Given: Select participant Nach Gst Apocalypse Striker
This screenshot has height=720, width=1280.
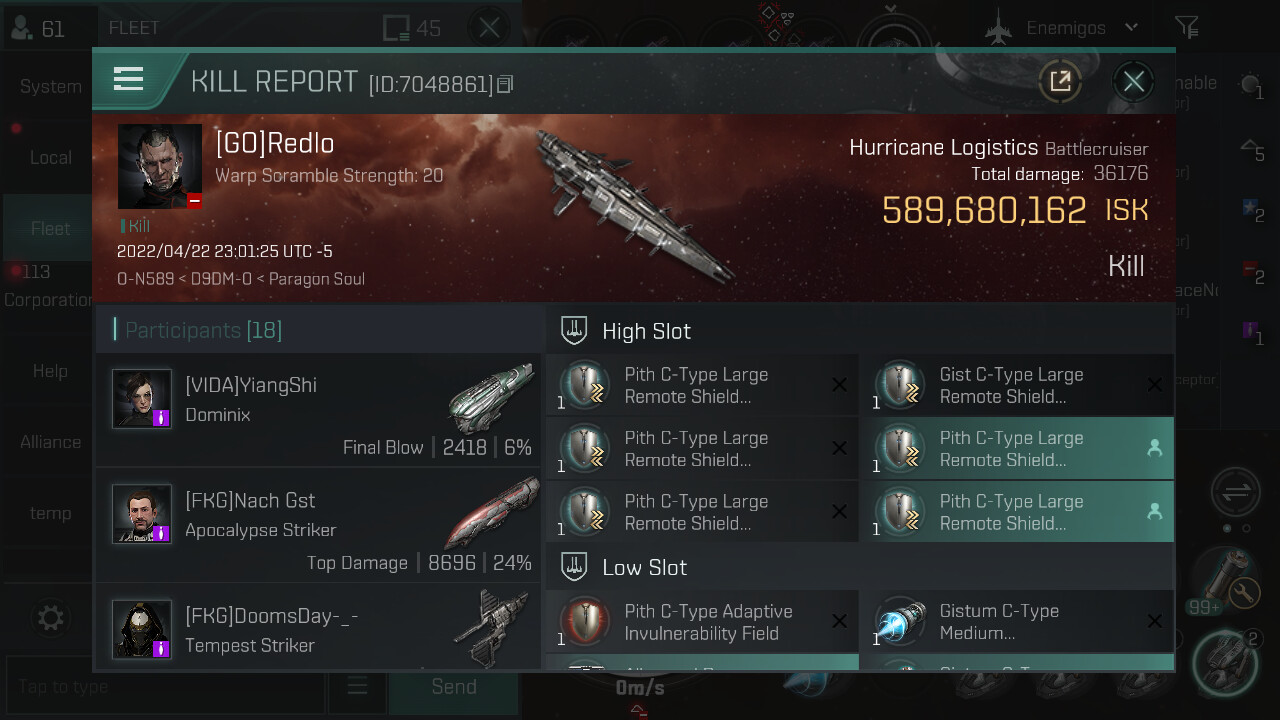Looking at the screenshot, I should (318, 525).
